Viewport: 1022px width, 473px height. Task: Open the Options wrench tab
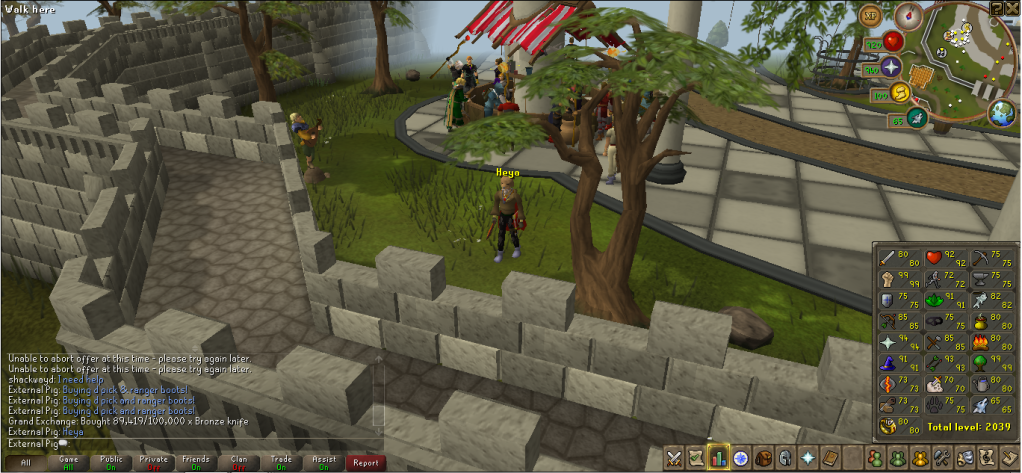[x=942, y=458]
